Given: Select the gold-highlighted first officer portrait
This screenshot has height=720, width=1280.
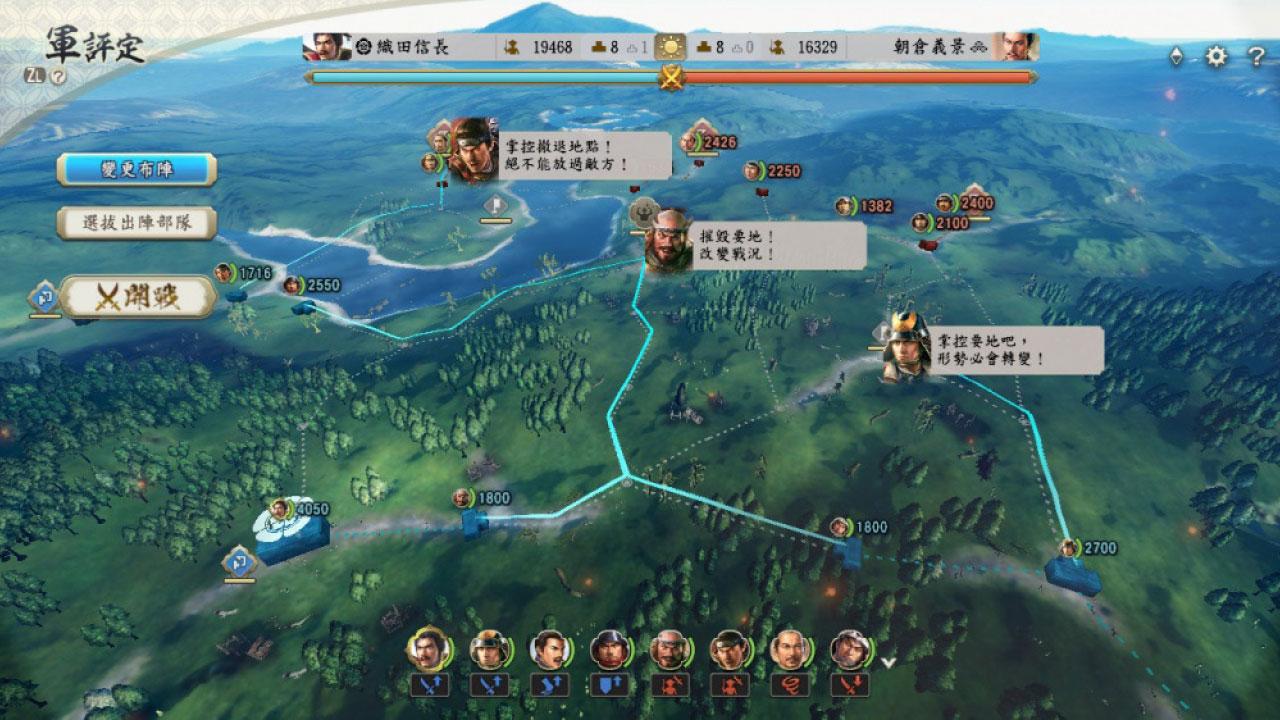Looking at the screenshot, I should [x=427, y=650].
